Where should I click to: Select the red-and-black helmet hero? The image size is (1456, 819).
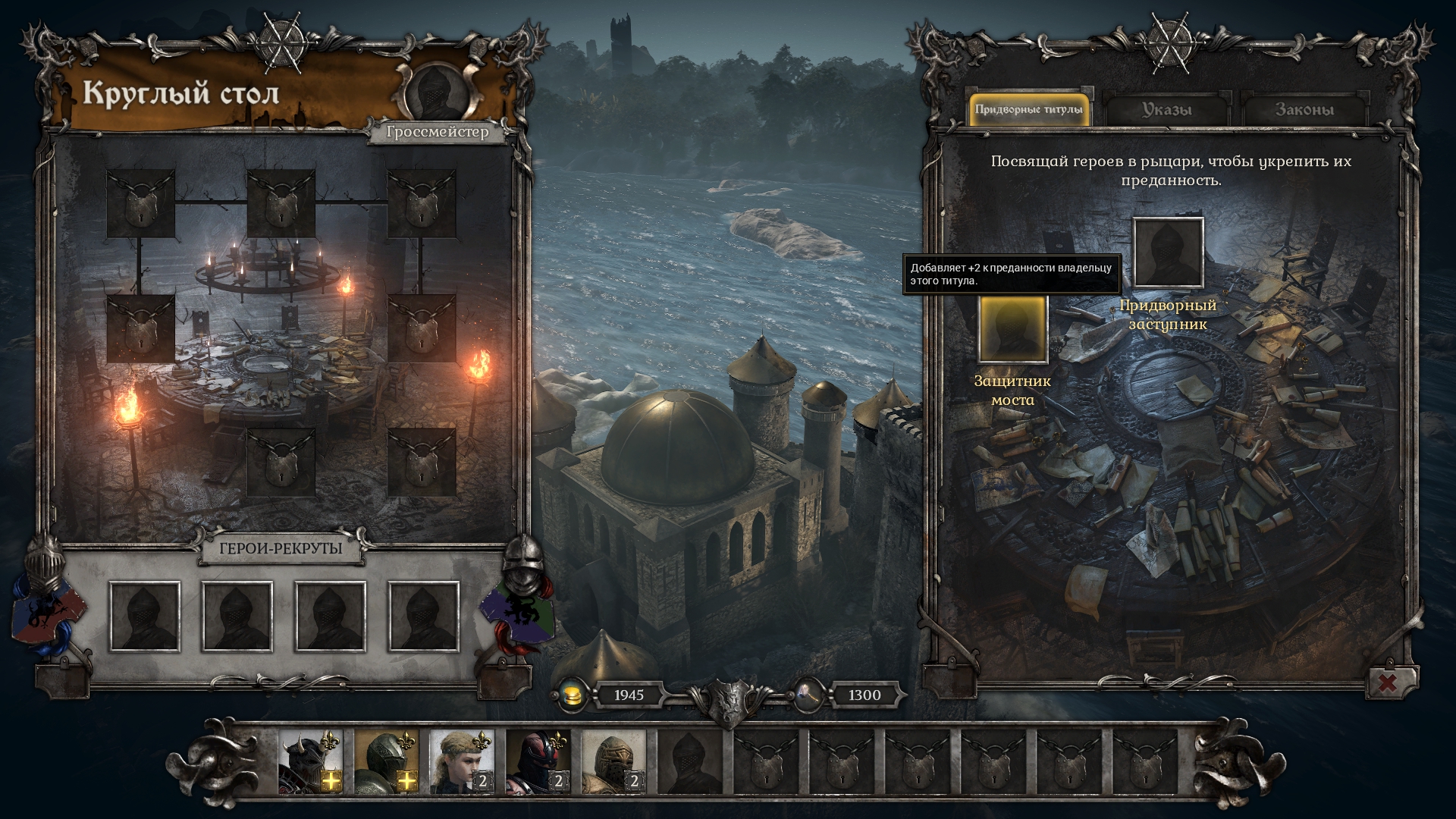click(538, 761)
